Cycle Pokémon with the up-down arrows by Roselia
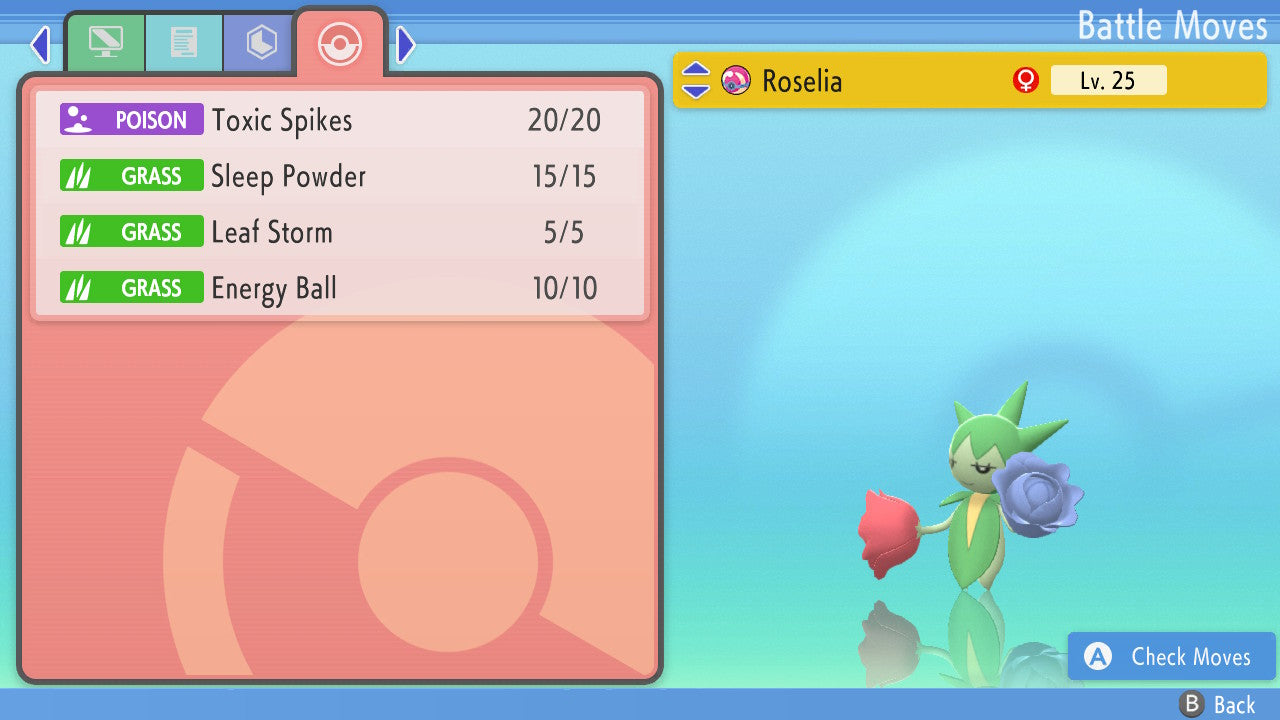Viewport: 1280px width, 720px height. pyautogui.click(x=696, y=80)
